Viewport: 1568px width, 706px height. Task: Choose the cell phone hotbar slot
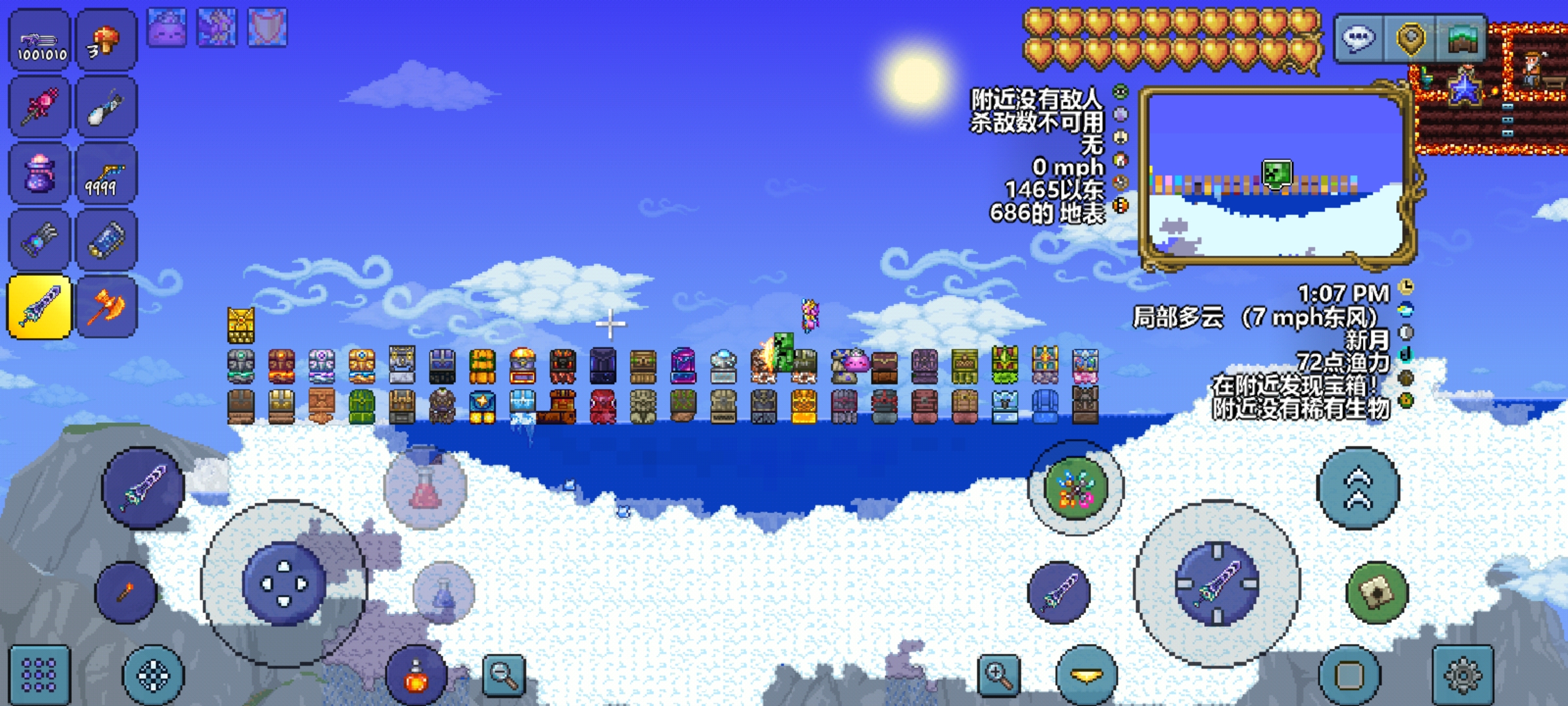(x=106, y=240)
